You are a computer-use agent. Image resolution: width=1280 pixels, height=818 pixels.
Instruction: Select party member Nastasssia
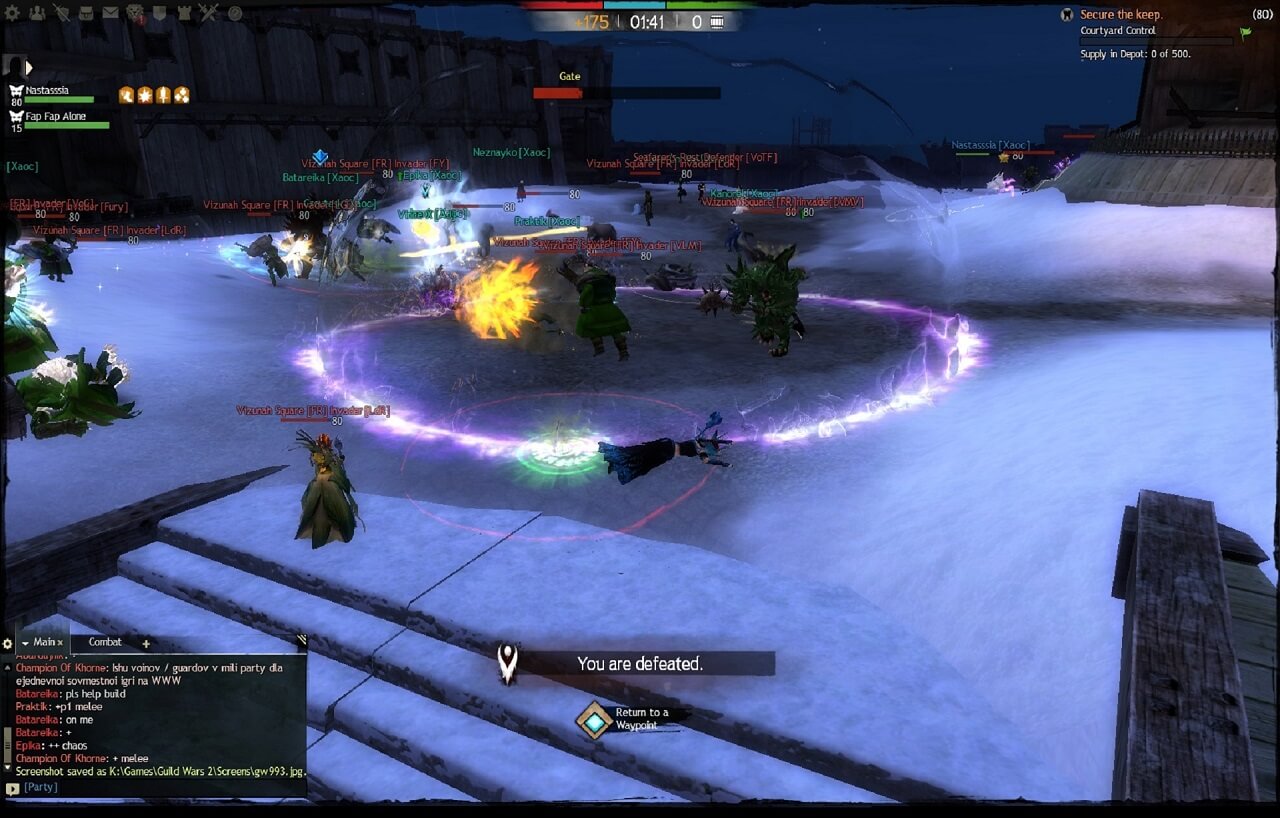(x=47, y=91)
